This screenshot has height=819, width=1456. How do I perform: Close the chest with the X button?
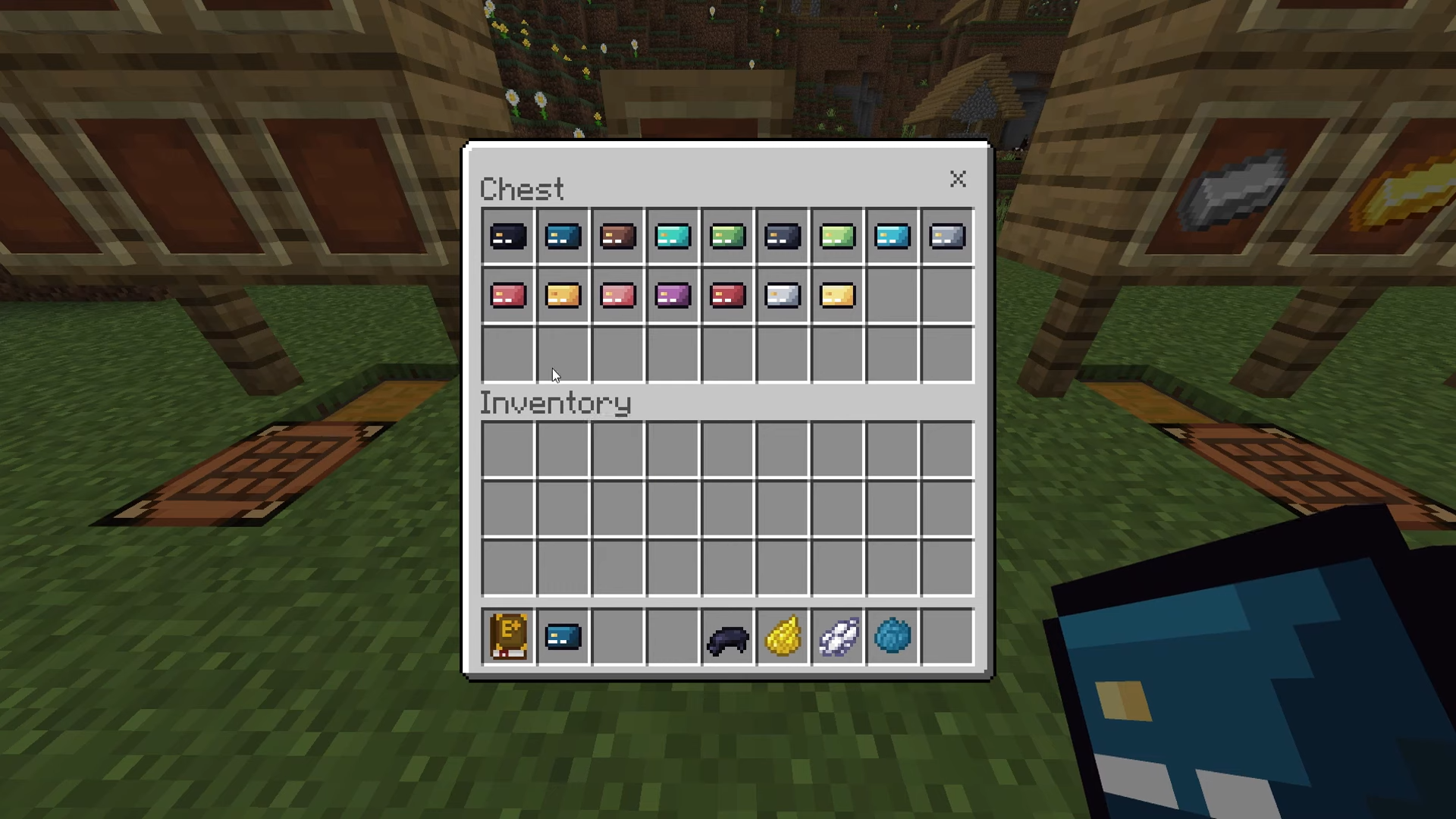958,180
